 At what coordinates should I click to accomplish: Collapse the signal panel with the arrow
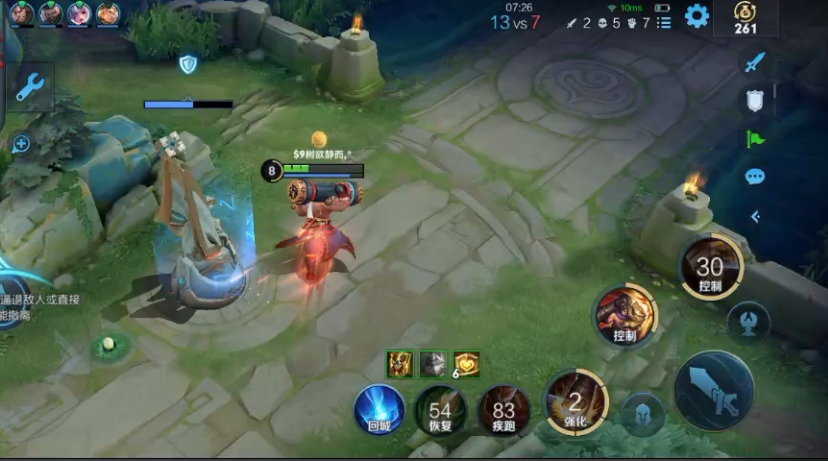(755, 216)
